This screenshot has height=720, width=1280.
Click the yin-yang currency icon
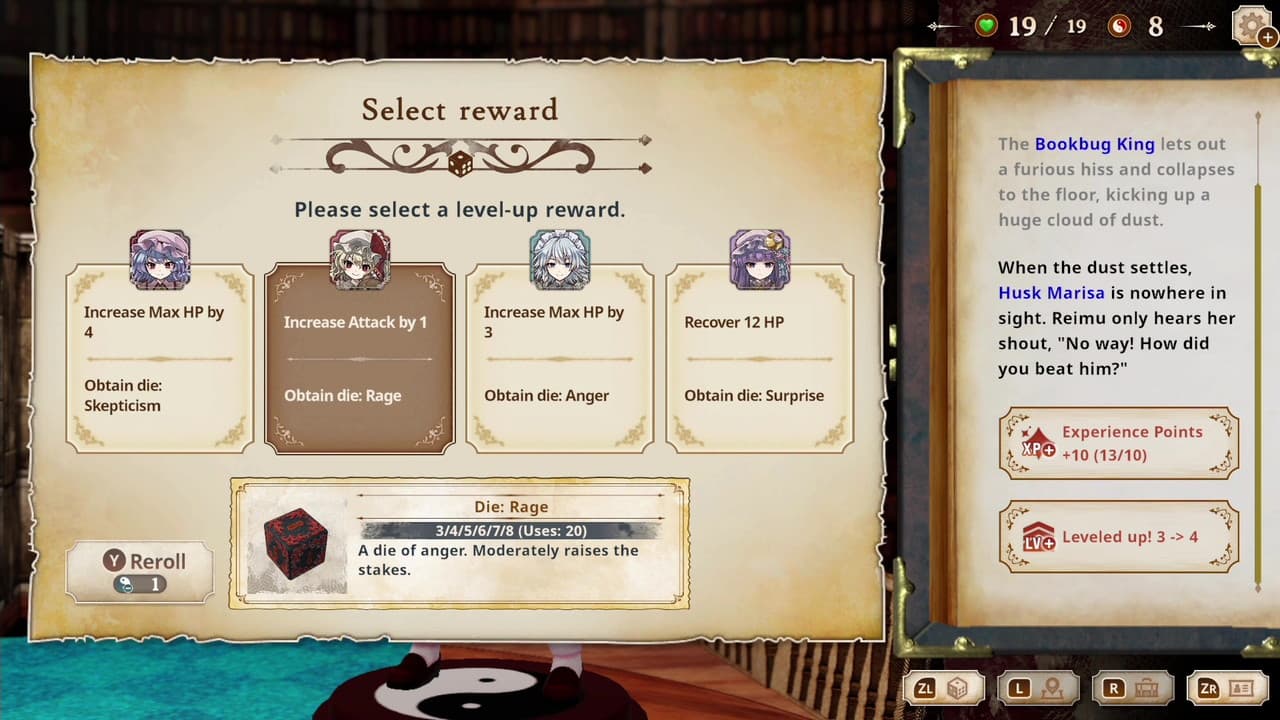1122,25
